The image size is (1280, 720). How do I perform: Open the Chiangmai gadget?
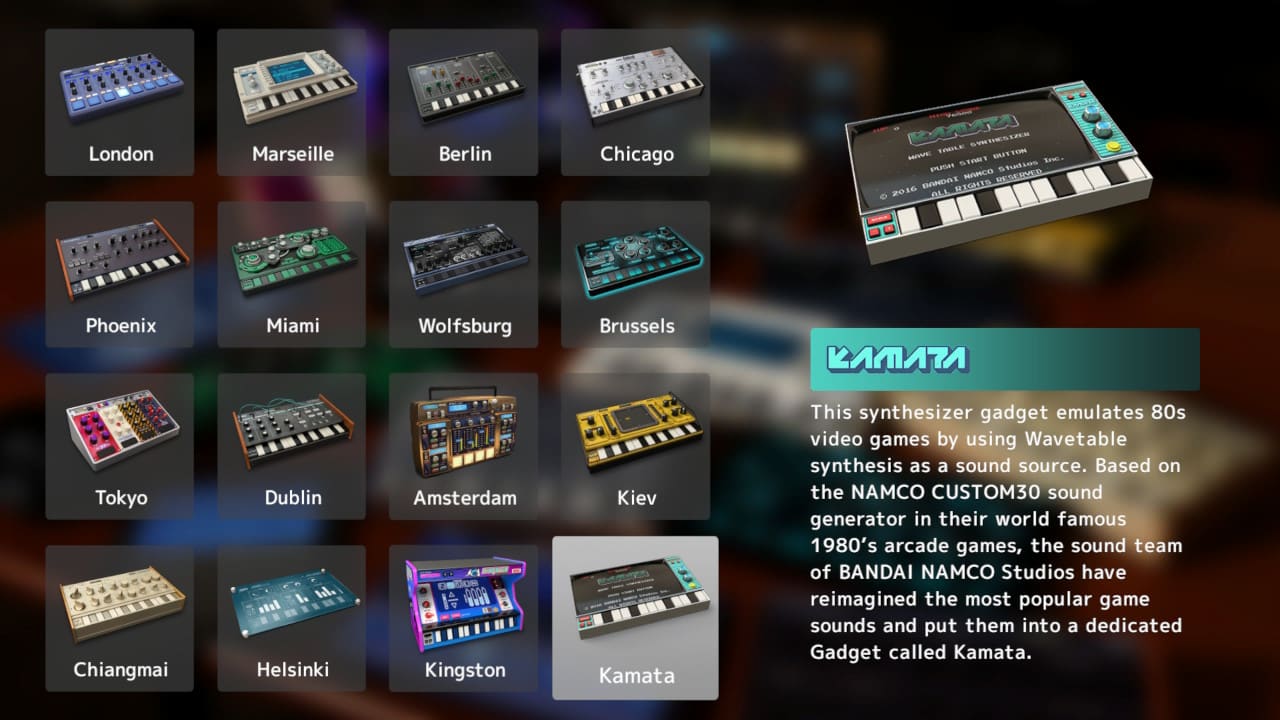(119, 616)
